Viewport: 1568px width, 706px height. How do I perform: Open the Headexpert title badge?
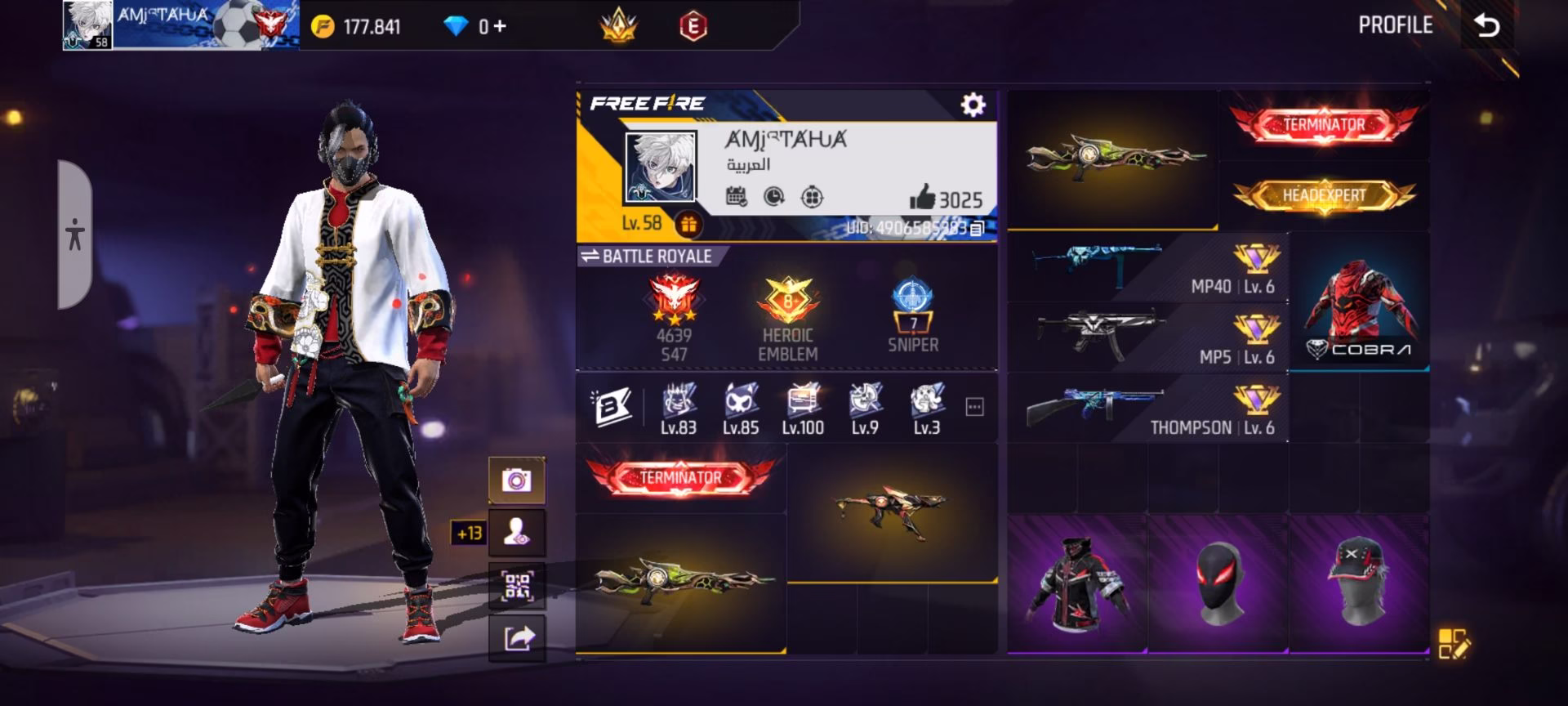pyautogui.click(x=1323, y=196)
